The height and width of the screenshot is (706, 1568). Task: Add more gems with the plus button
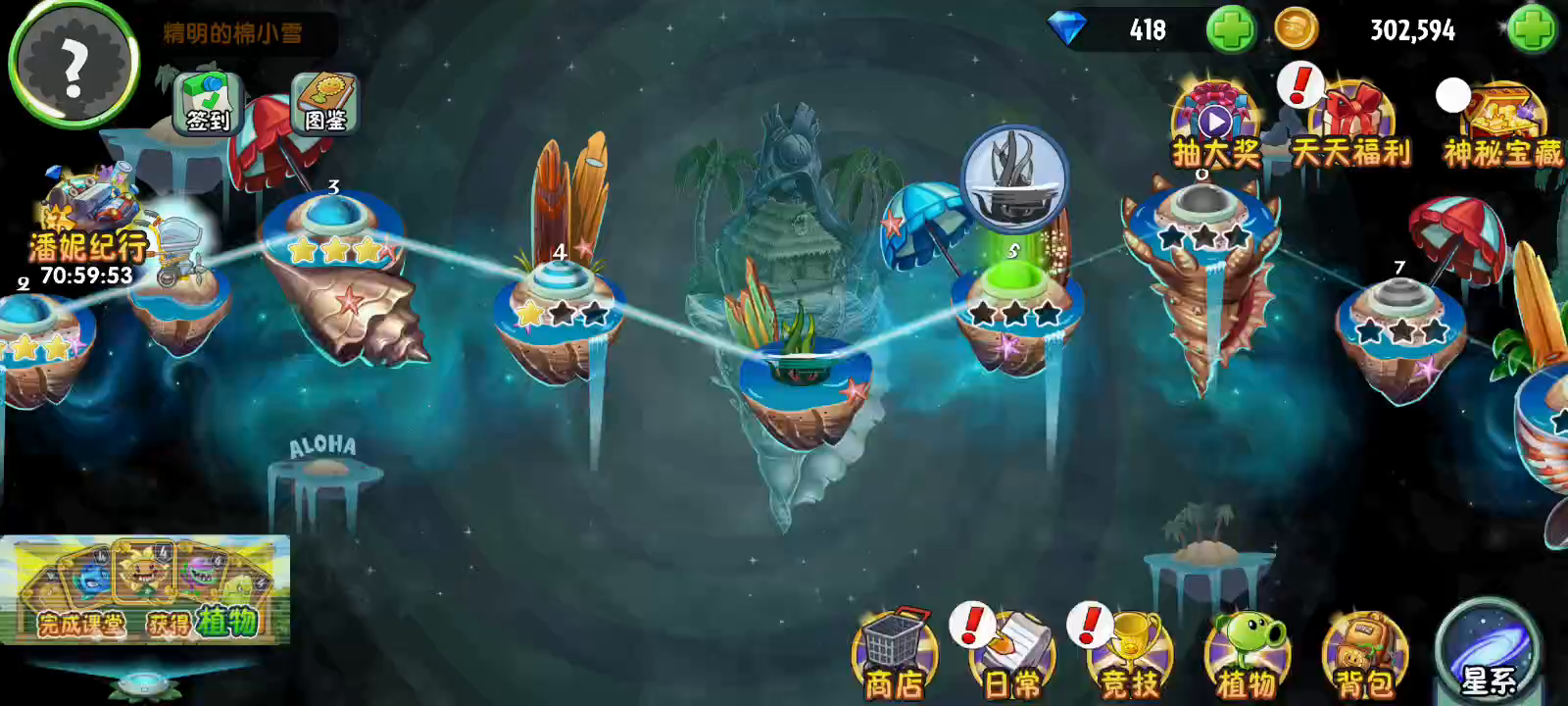[x=1231, y=29]
